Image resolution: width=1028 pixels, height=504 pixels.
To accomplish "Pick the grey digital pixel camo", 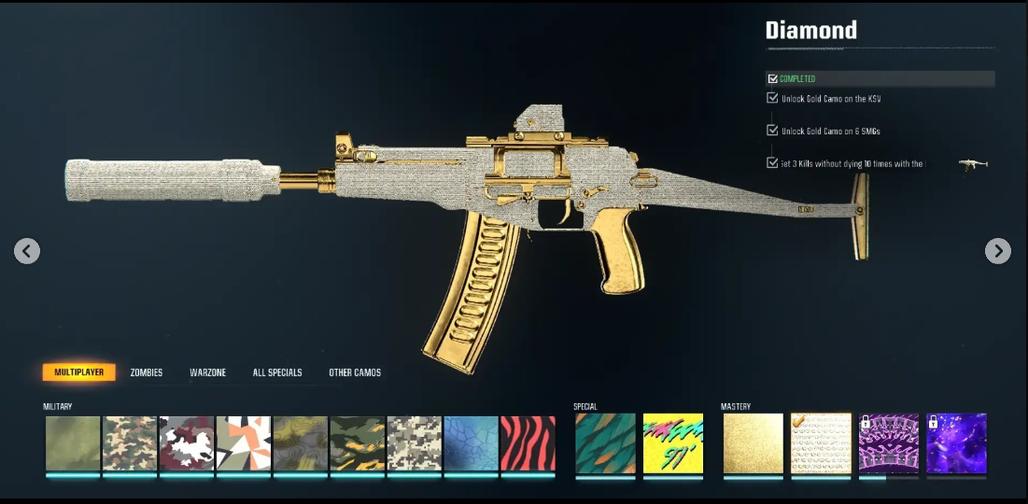I will (x=414, y=443).
